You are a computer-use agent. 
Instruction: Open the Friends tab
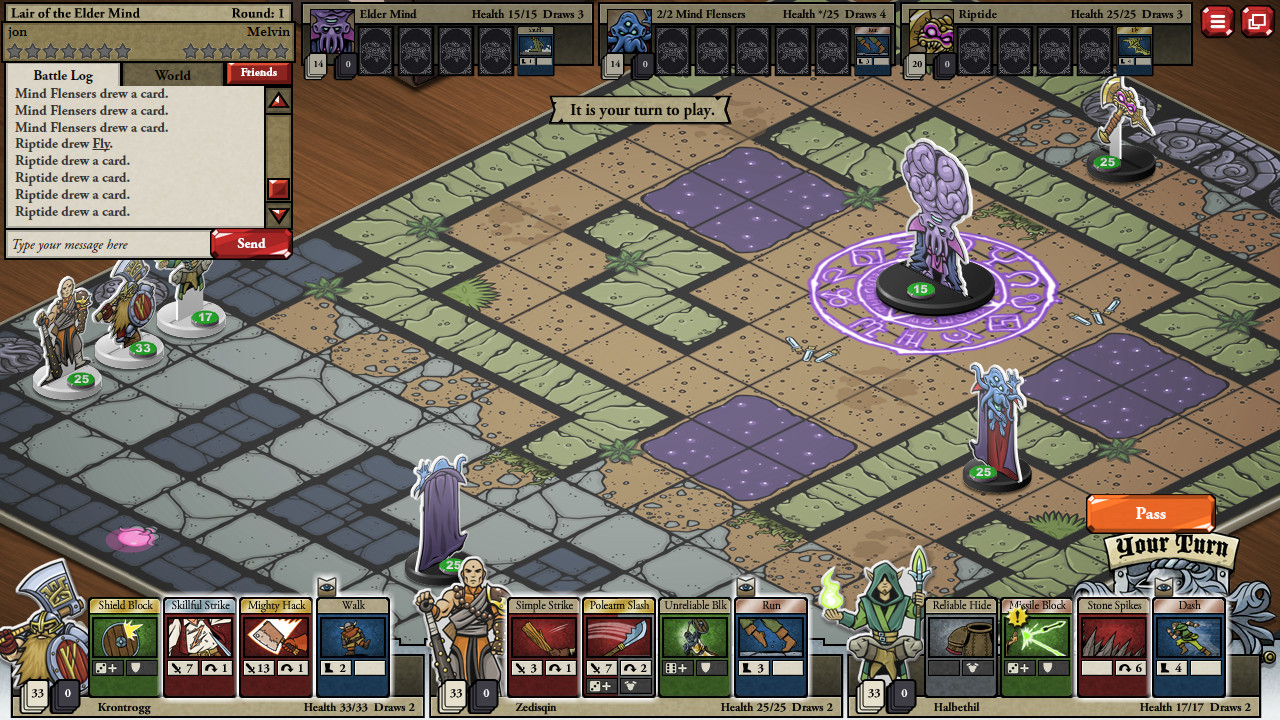258,72
